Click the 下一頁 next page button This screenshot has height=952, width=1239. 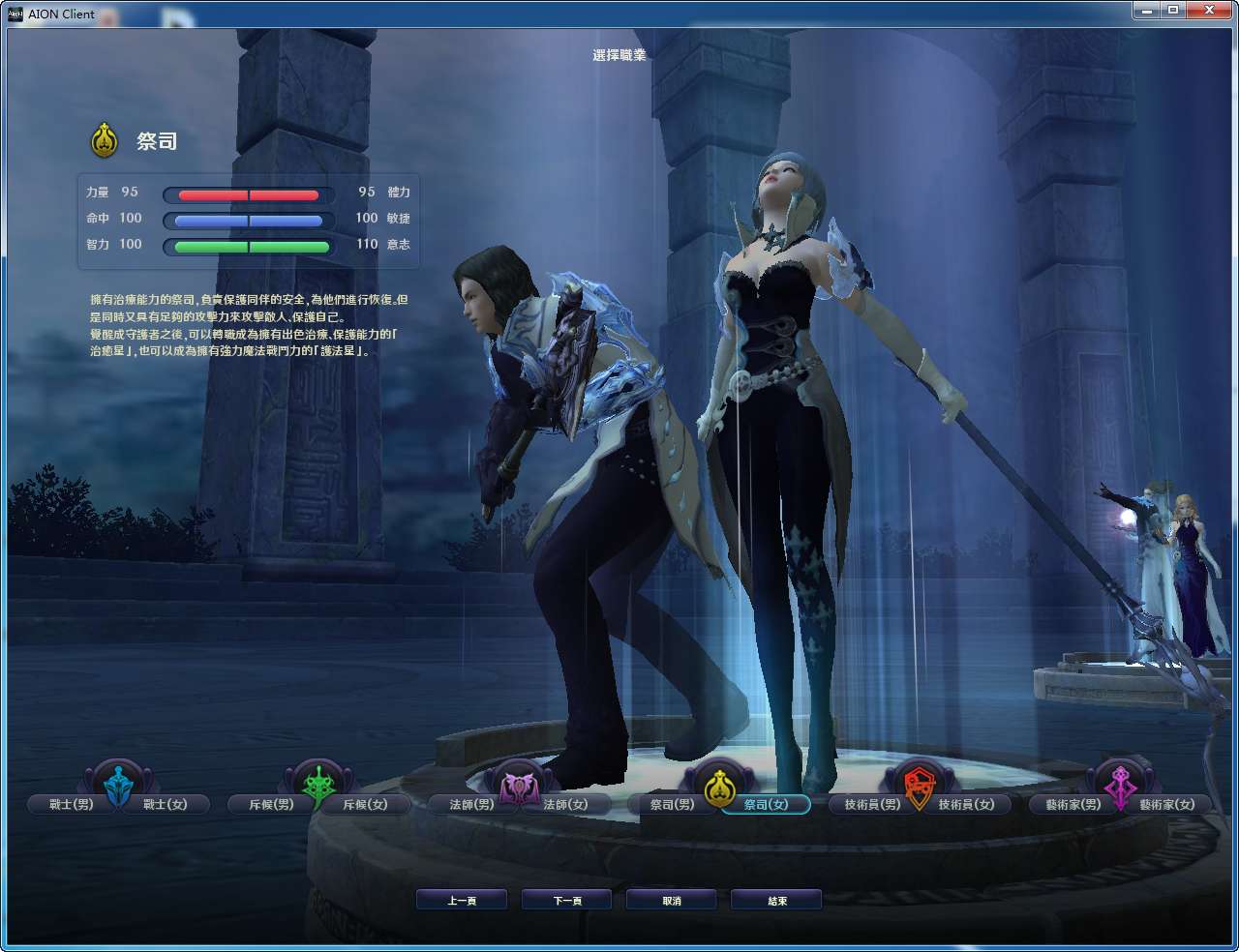[x=566, y=899]
